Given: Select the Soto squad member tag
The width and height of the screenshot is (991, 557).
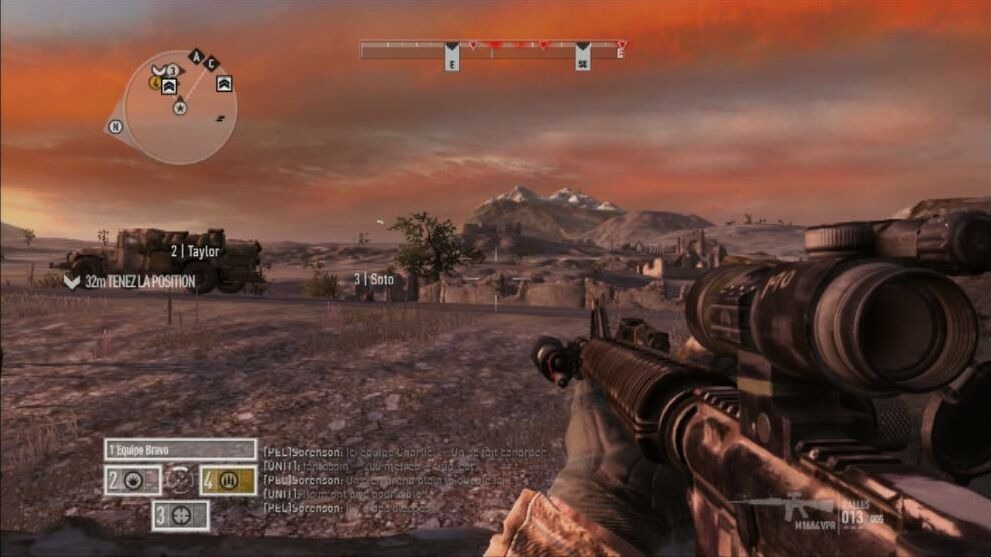Looking at the screenshot, I should tap(374, 280).
